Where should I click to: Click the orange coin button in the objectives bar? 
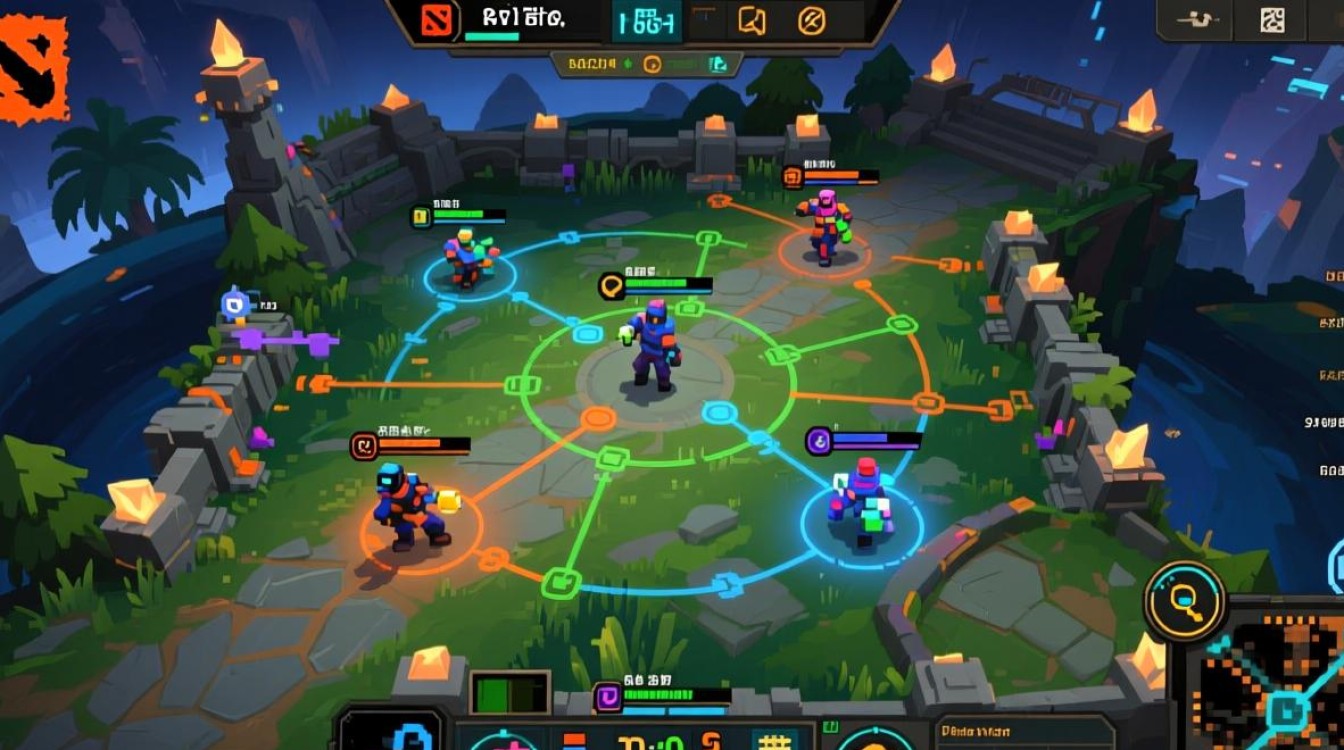(653, 64)
